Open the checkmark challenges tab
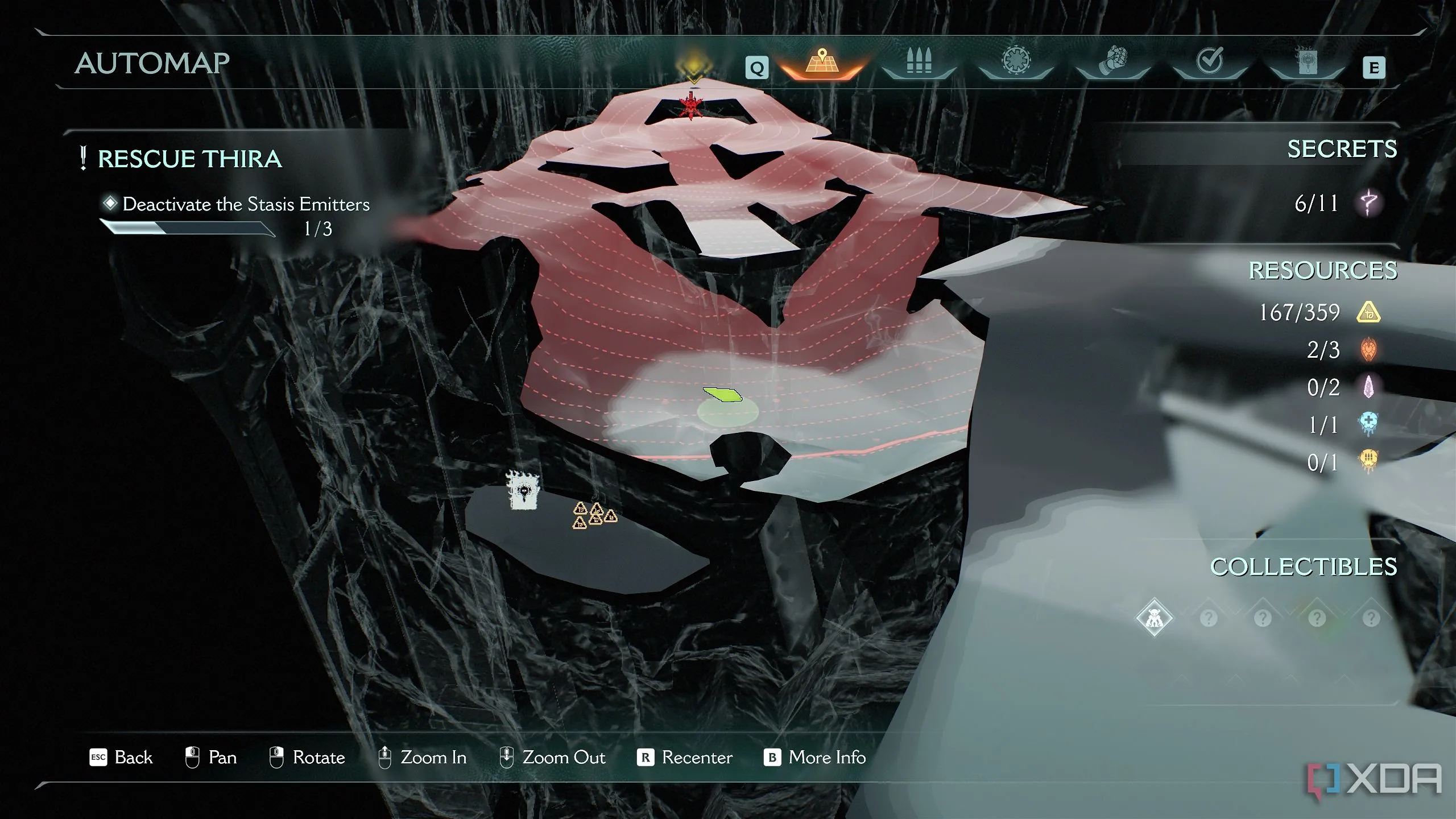Screen dimensions: 1456x819 point(1209,61)
